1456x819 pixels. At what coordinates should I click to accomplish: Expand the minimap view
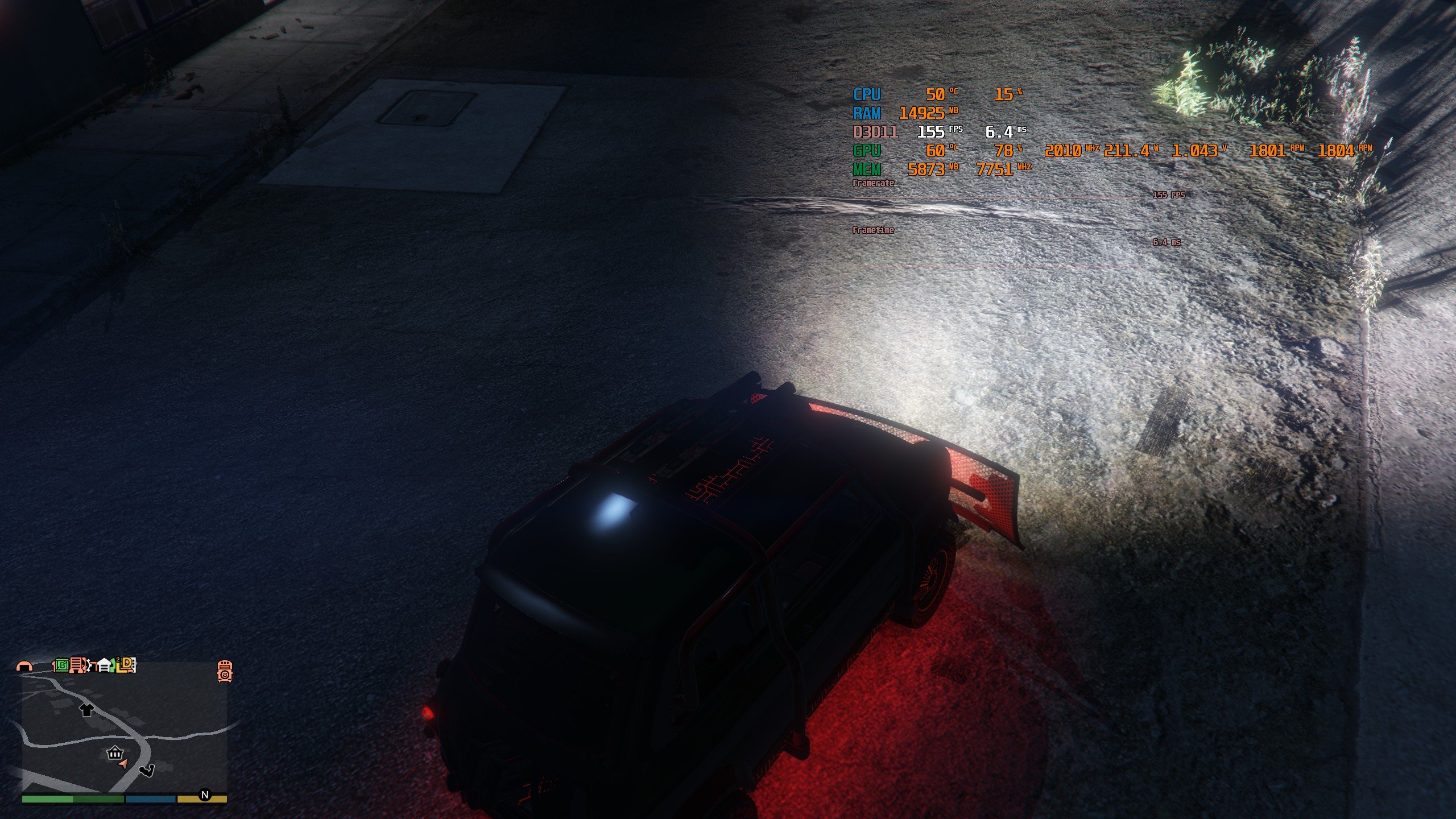coord(125,734)
